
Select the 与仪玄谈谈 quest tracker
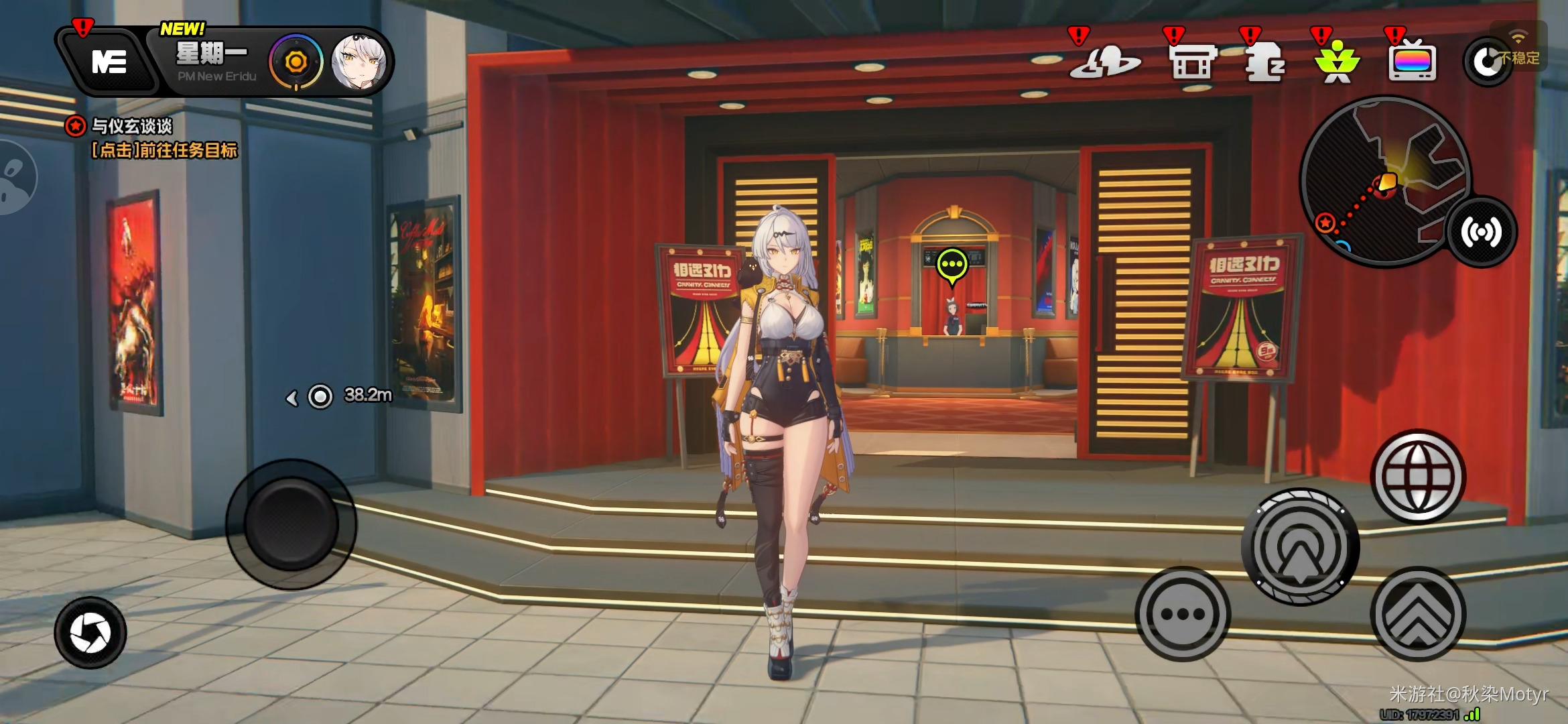tap(131, 126)
